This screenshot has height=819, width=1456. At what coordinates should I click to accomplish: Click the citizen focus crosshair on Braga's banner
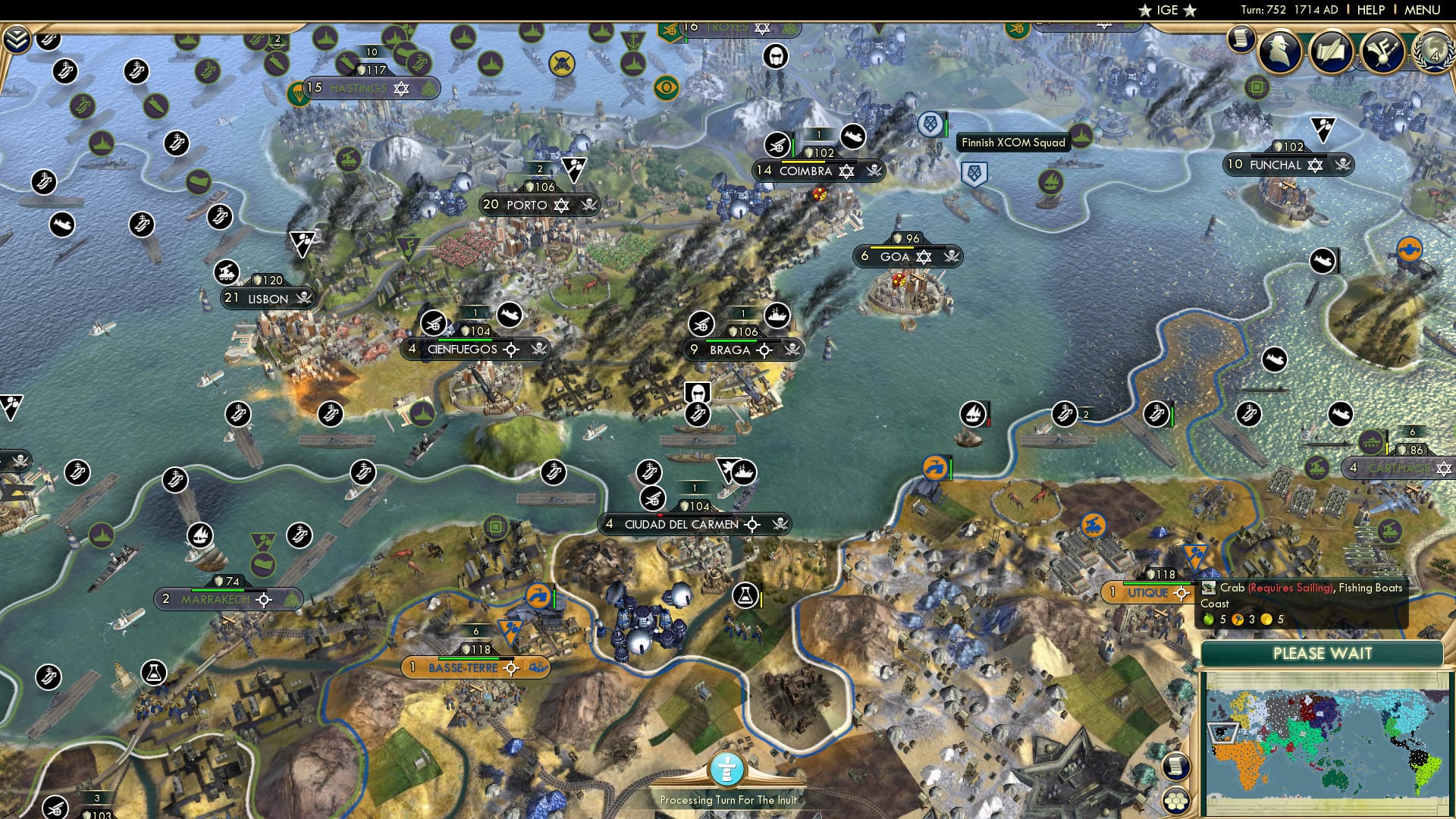pyautogui.click(x=764, y=350)
